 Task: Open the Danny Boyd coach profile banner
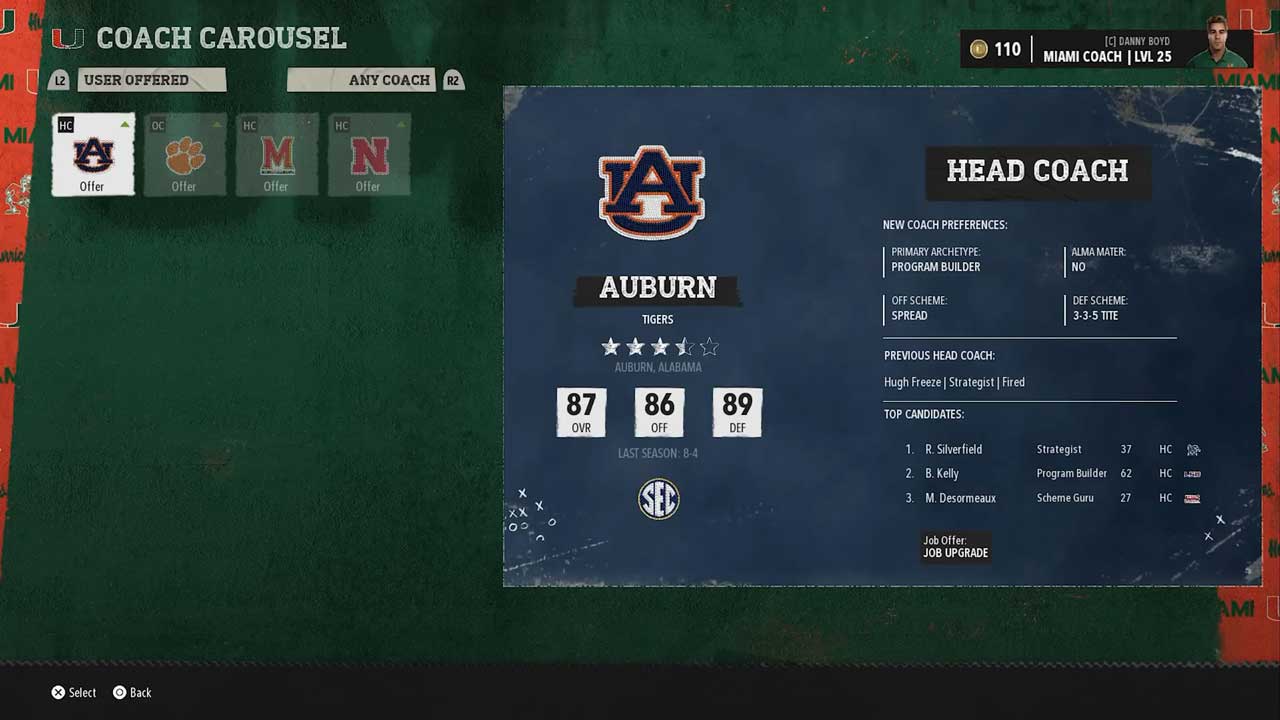[x=1106, y=49]
